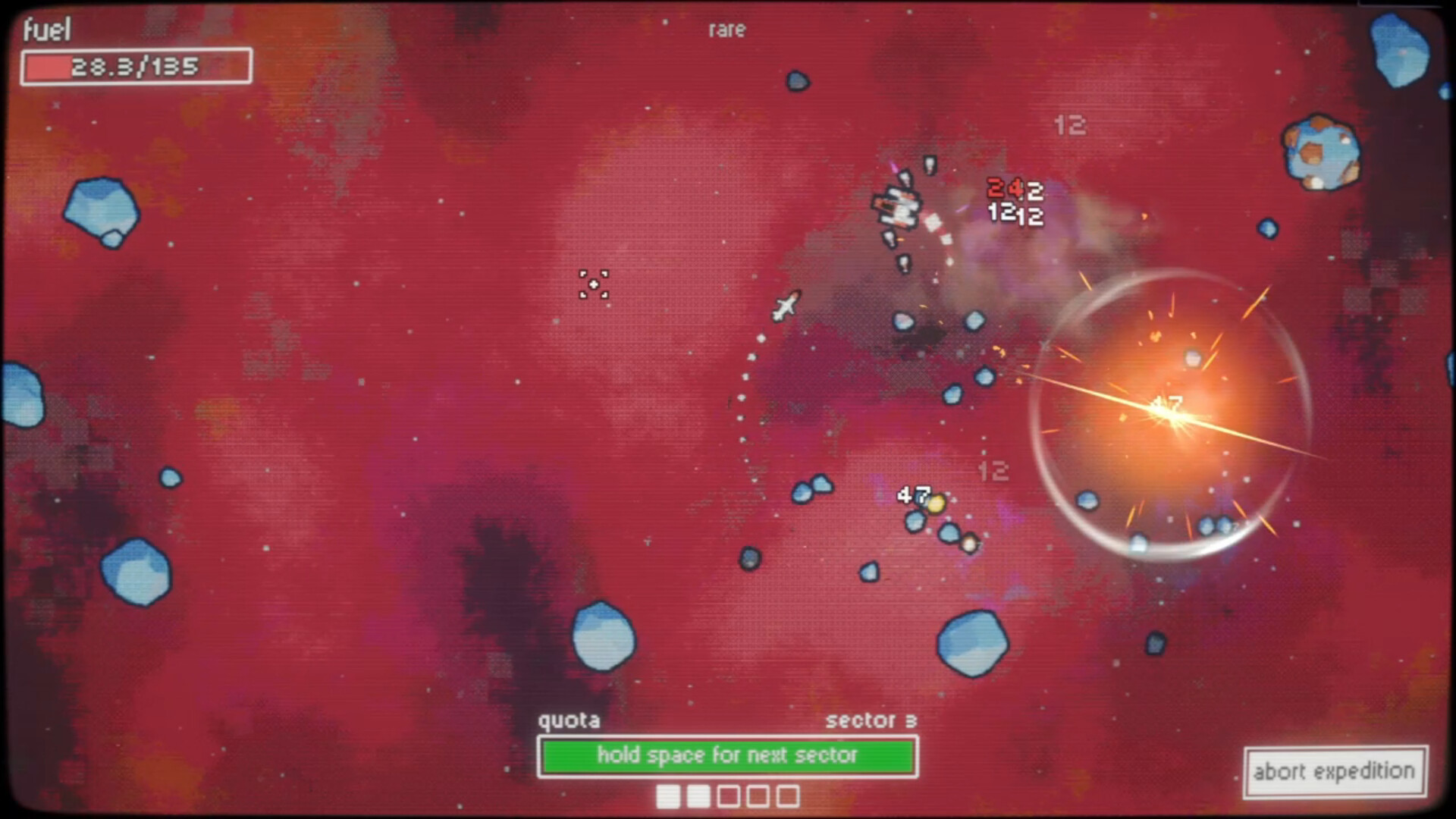Toggle the first filled quota square
The image size is (1456, 819).
click(x=668, y=797)
